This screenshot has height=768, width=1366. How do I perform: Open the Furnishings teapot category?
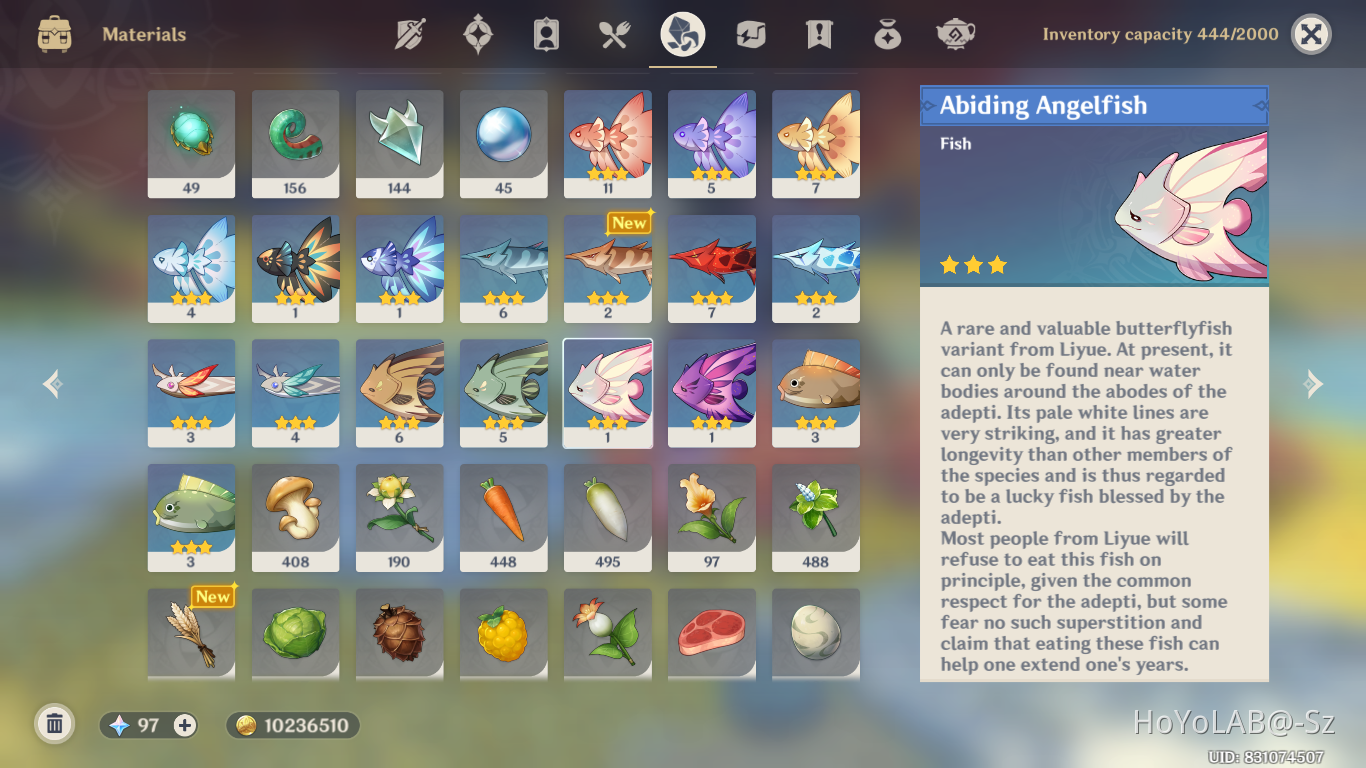point(954,33)
